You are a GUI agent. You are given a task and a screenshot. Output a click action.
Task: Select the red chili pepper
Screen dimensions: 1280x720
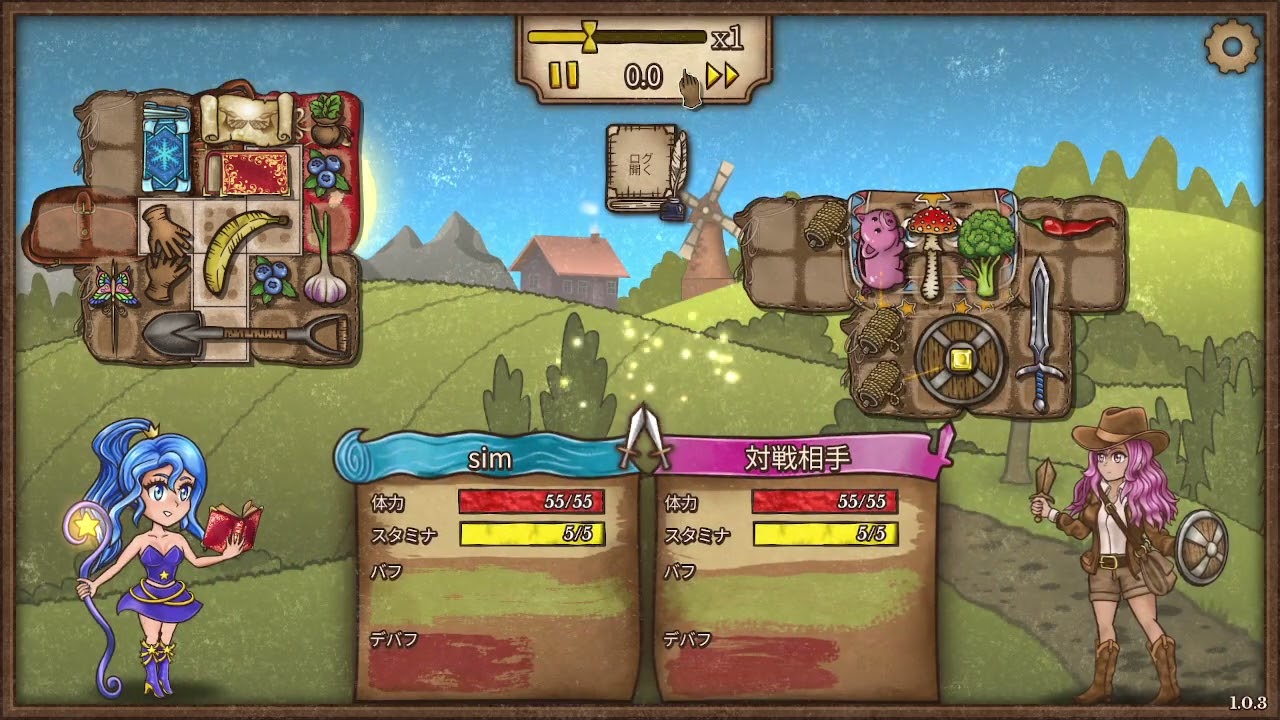pos(1075,224)
